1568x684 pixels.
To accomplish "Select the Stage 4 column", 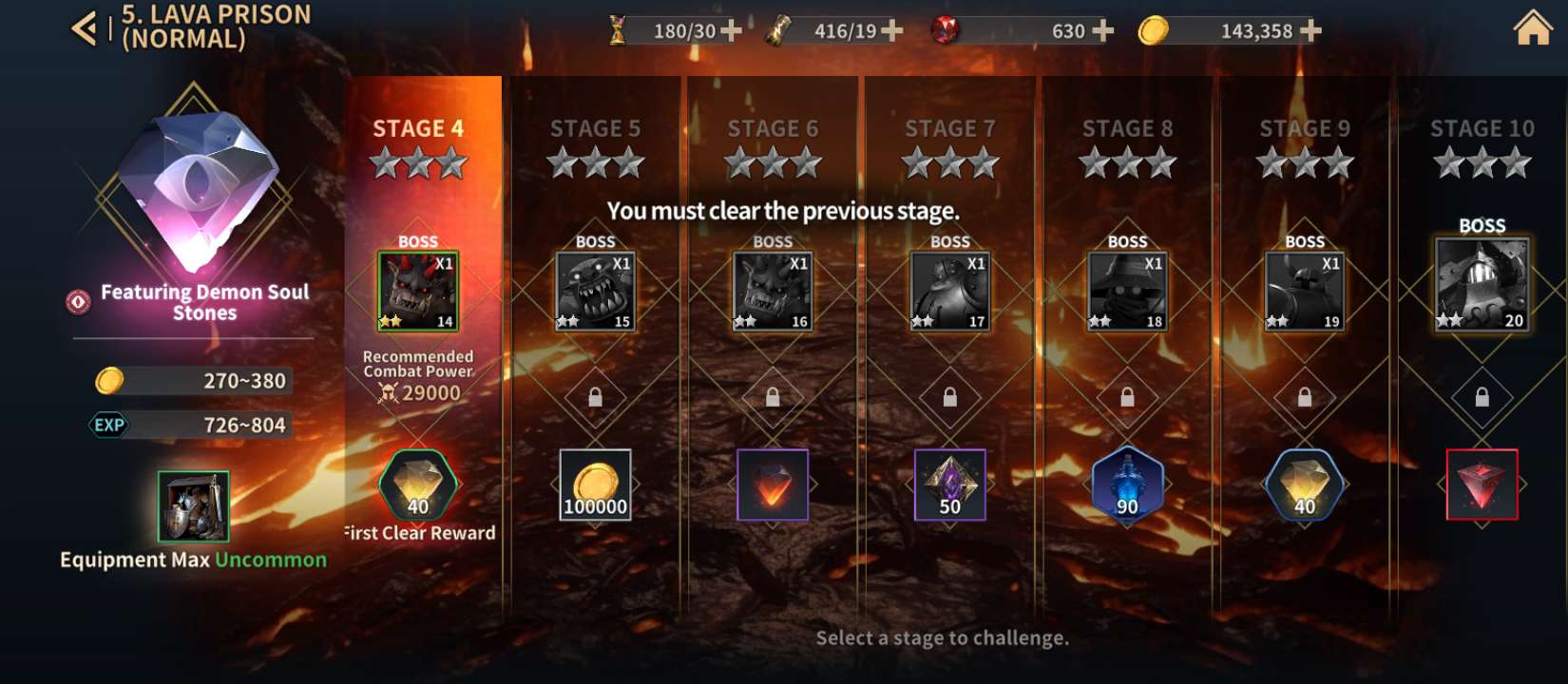I will tap(418, 129).
